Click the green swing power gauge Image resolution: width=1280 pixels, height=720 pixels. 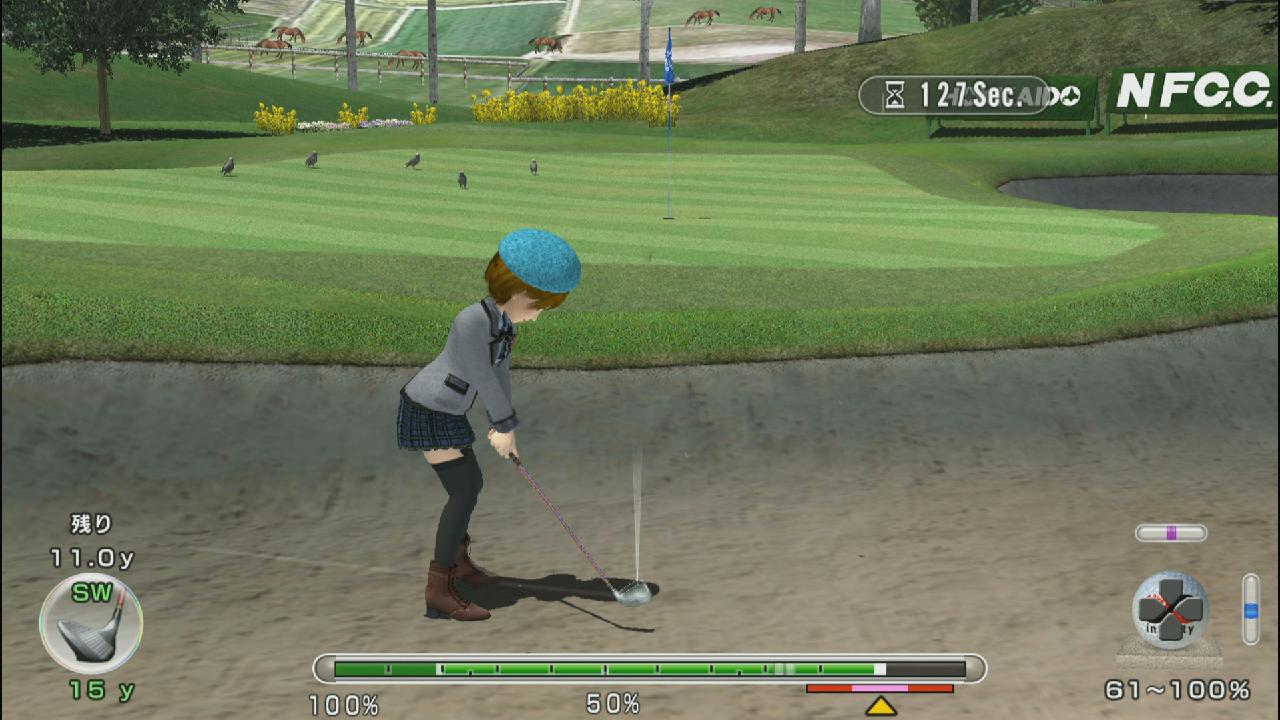click(650, 669)
